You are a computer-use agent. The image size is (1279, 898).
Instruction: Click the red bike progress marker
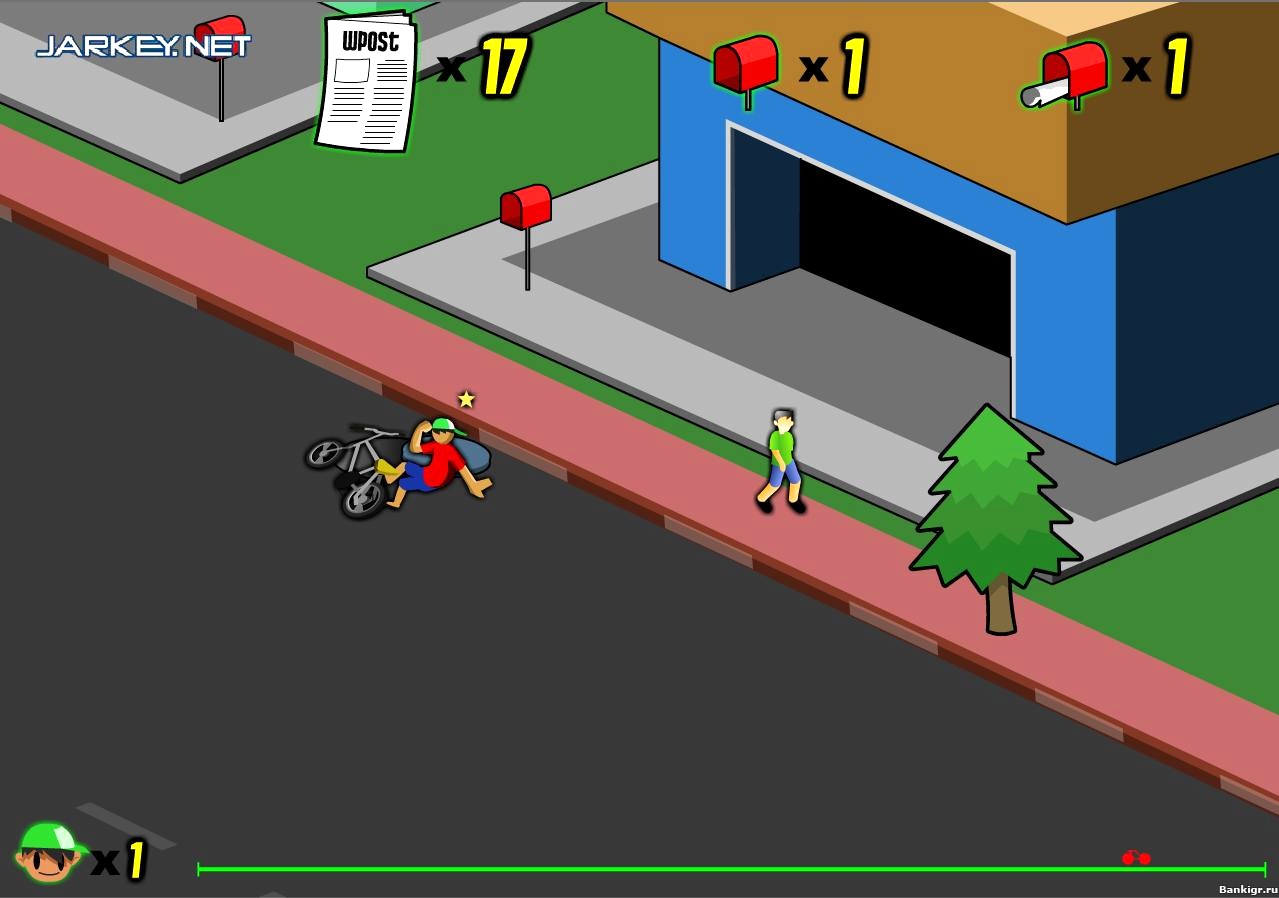coord(1136,857)
